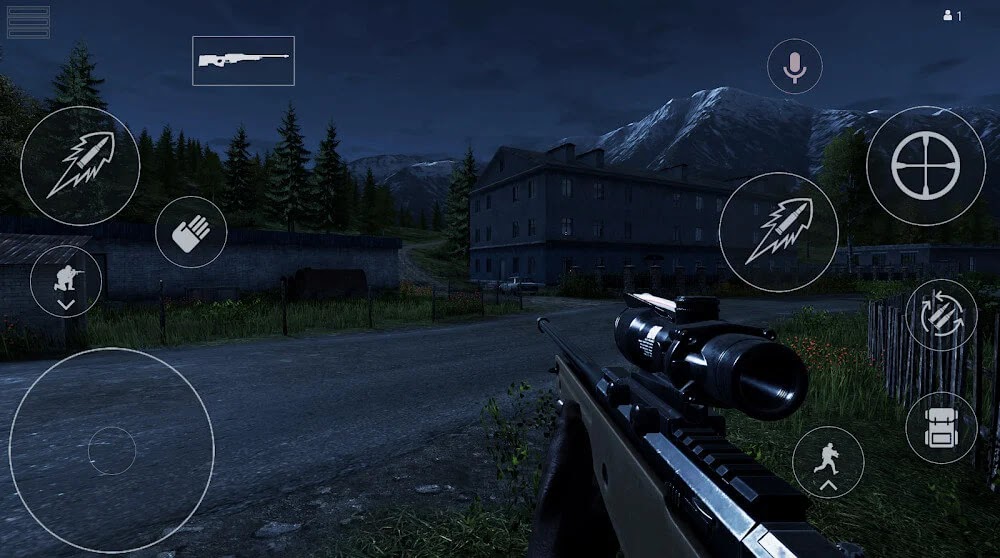Open the hamburger menu
Image resolution: width=1000 pixels, height=558 pixels.
28,22
